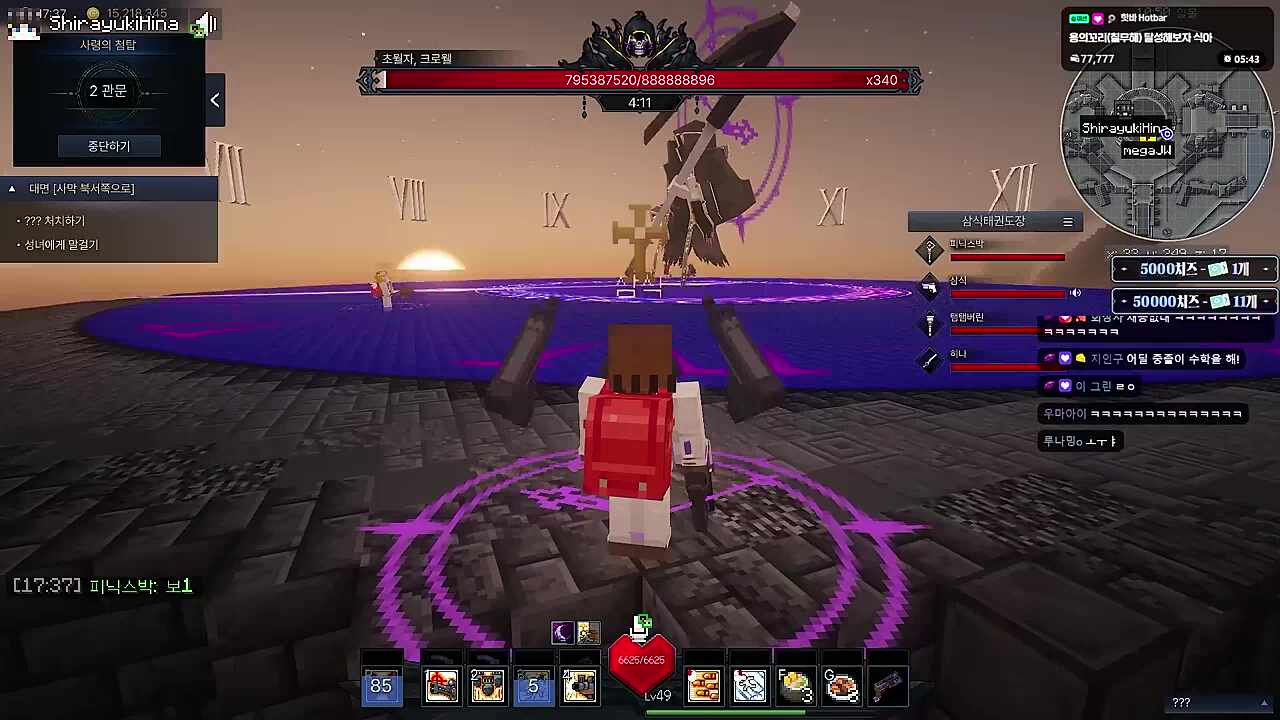
Task: Click the scroll buff icon above the hotbar
Action: click(x=588, y=631)
